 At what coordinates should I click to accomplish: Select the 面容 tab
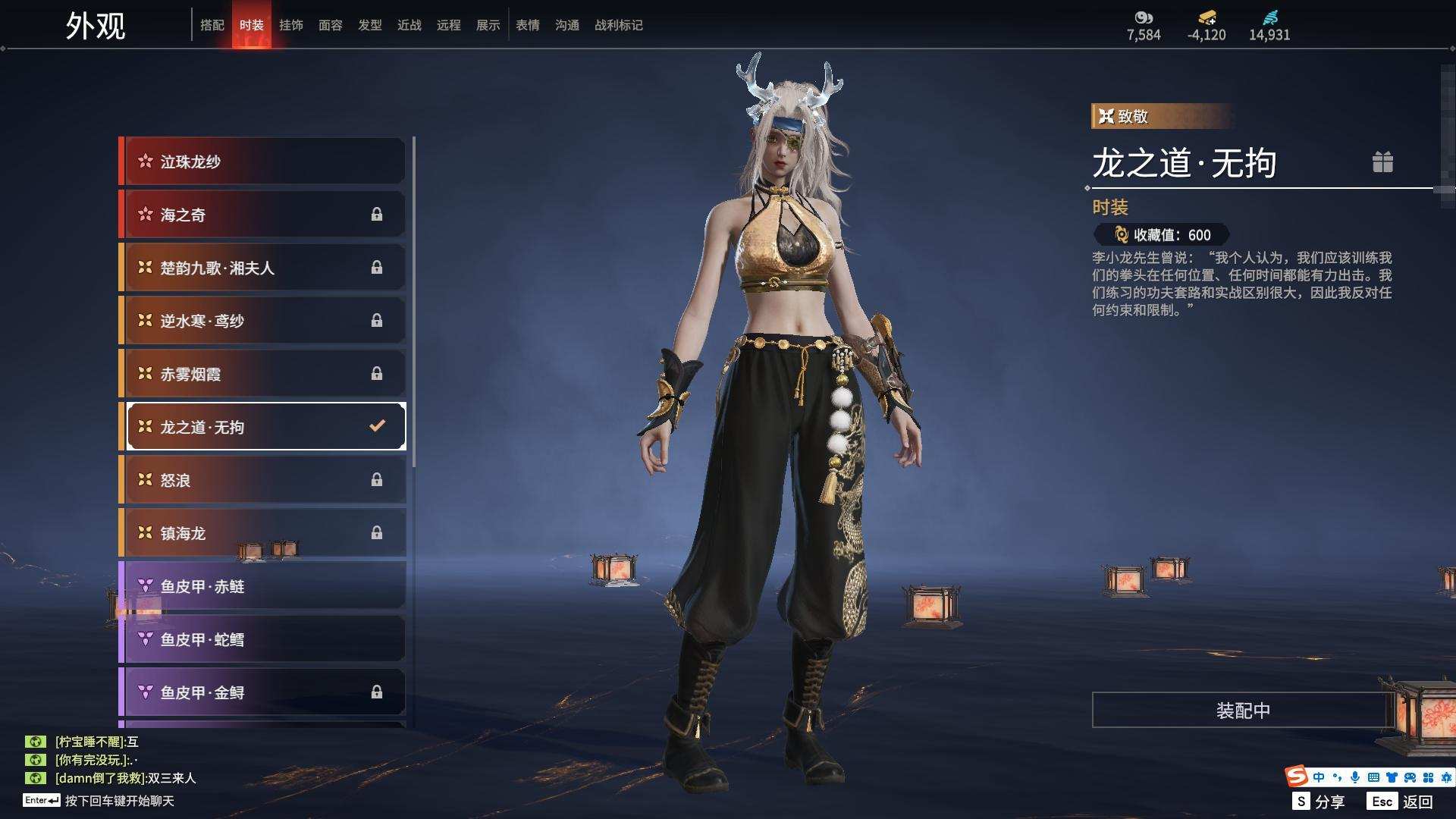[331, 25]
